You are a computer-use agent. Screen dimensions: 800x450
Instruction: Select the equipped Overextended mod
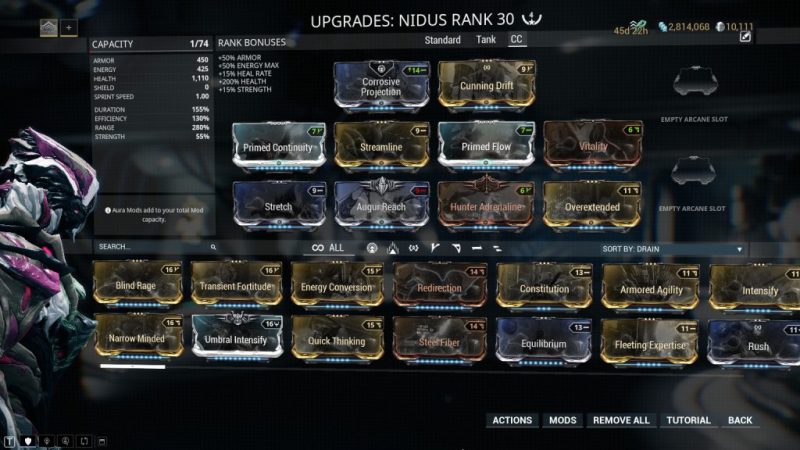(x=592, y=204)
